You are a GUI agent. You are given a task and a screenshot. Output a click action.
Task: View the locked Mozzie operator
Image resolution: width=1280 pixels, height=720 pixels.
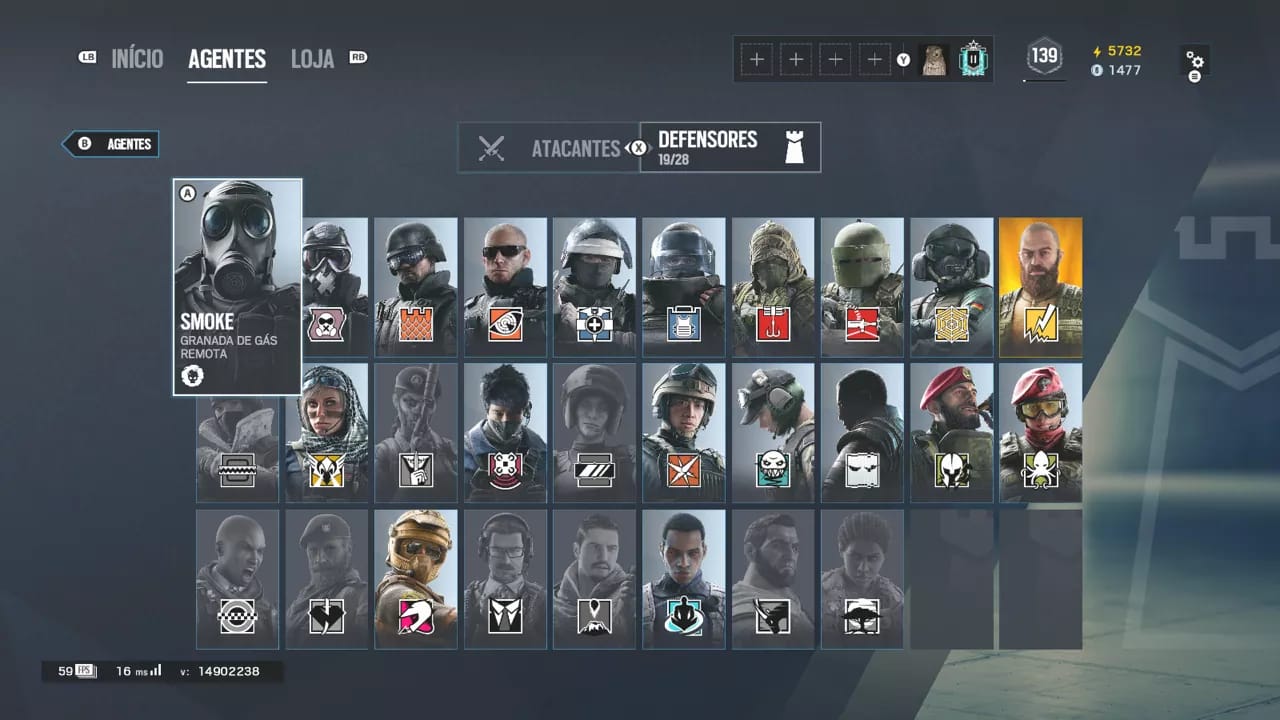(x=416, y=578)
